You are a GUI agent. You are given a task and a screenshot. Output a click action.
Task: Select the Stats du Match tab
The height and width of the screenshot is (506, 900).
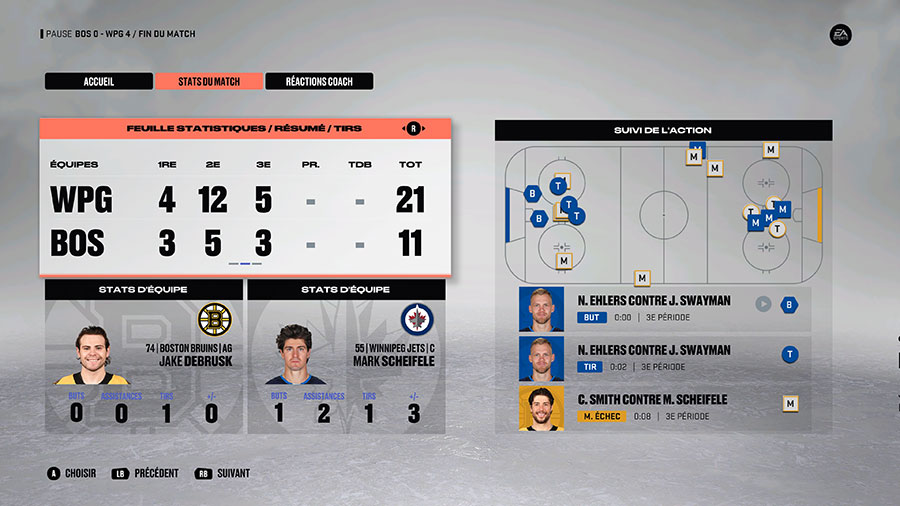[209, 81]
